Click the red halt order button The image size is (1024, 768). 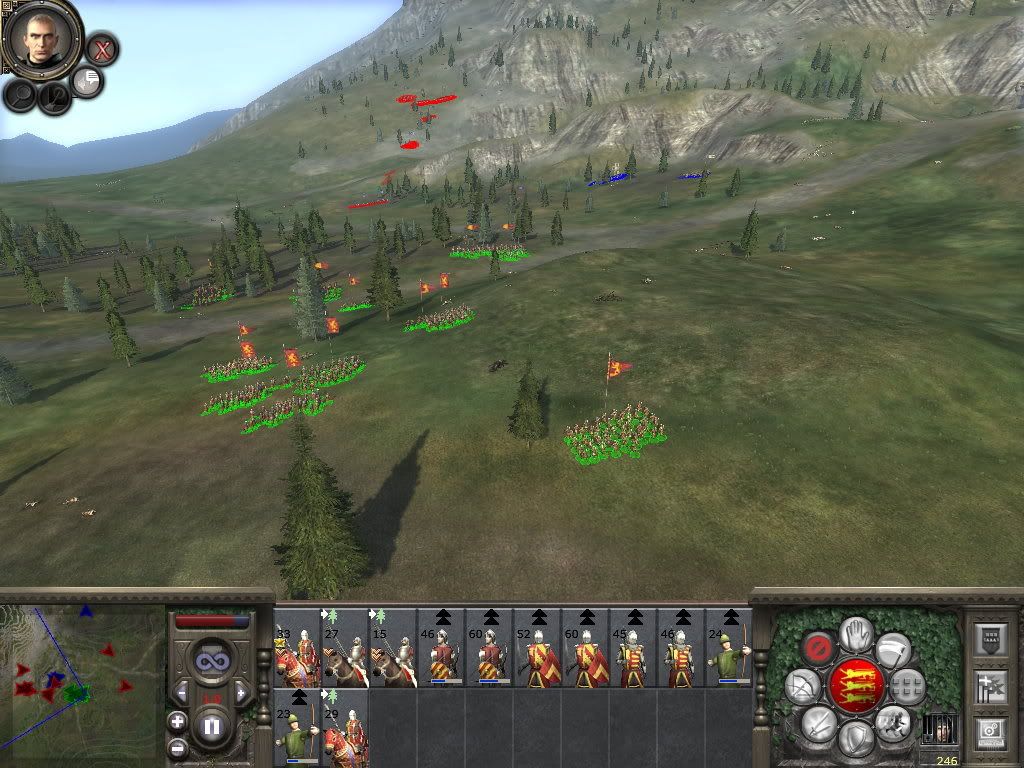pos(819,647)
